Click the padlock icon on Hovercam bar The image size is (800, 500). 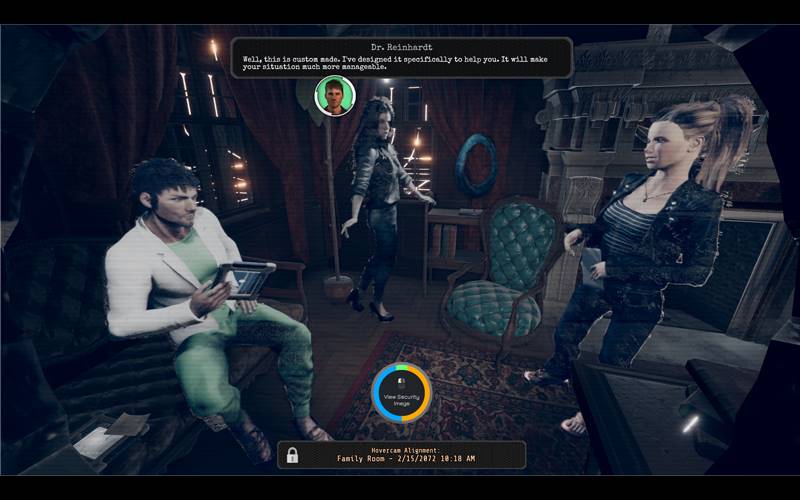(x=292, y=455)
